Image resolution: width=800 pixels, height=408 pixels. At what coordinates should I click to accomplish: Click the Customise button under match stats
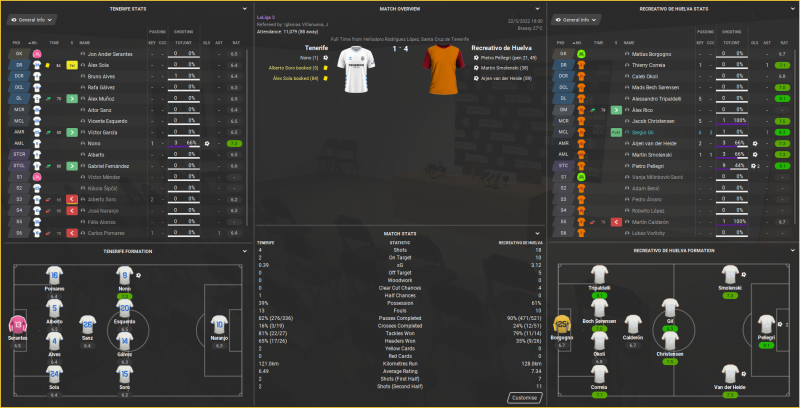(525, 397)
